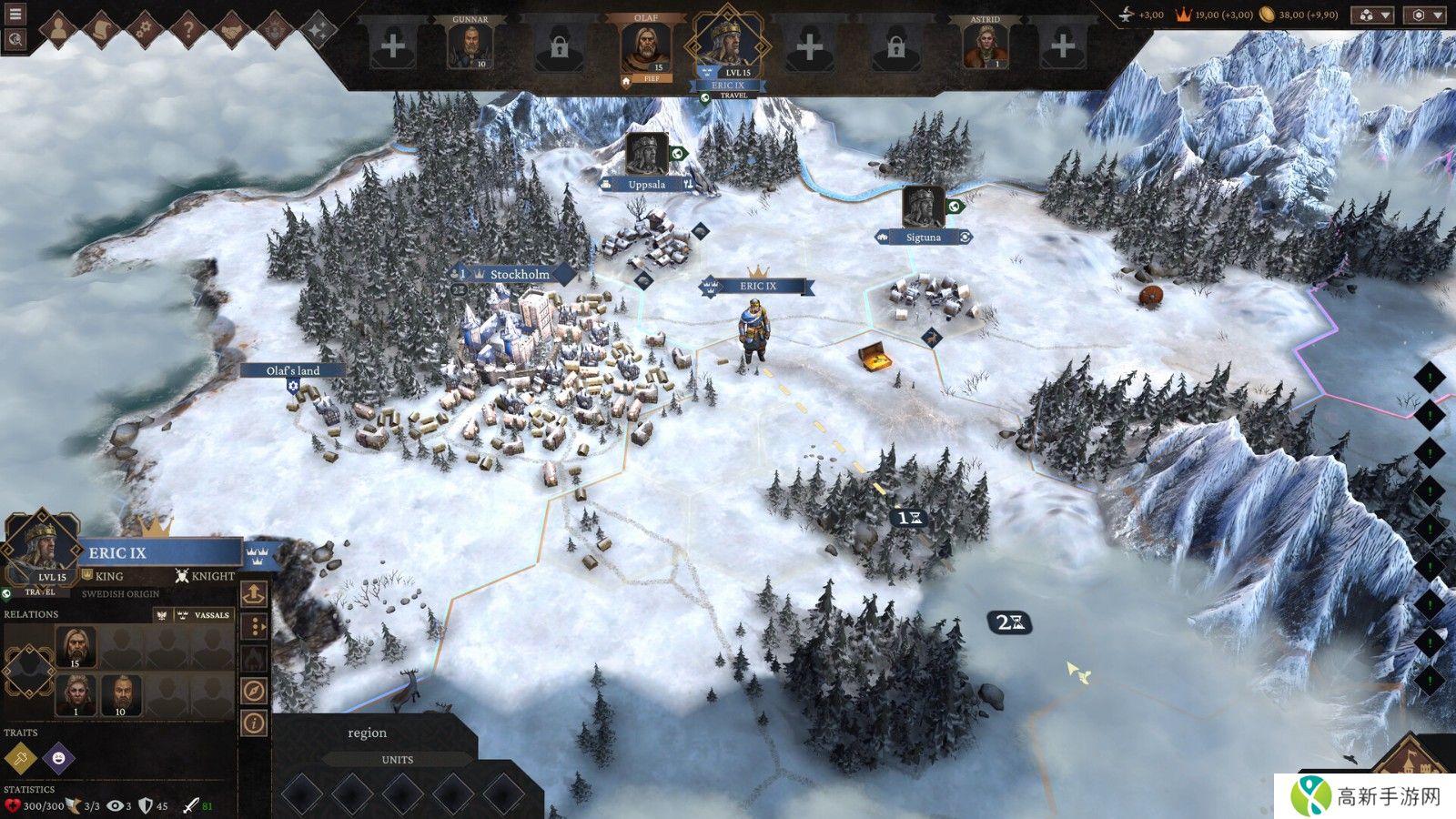Screen dimensions: 1456x819
Task: Add a lord in the plus slot beside Gunnar
Action: pos(393,45)
